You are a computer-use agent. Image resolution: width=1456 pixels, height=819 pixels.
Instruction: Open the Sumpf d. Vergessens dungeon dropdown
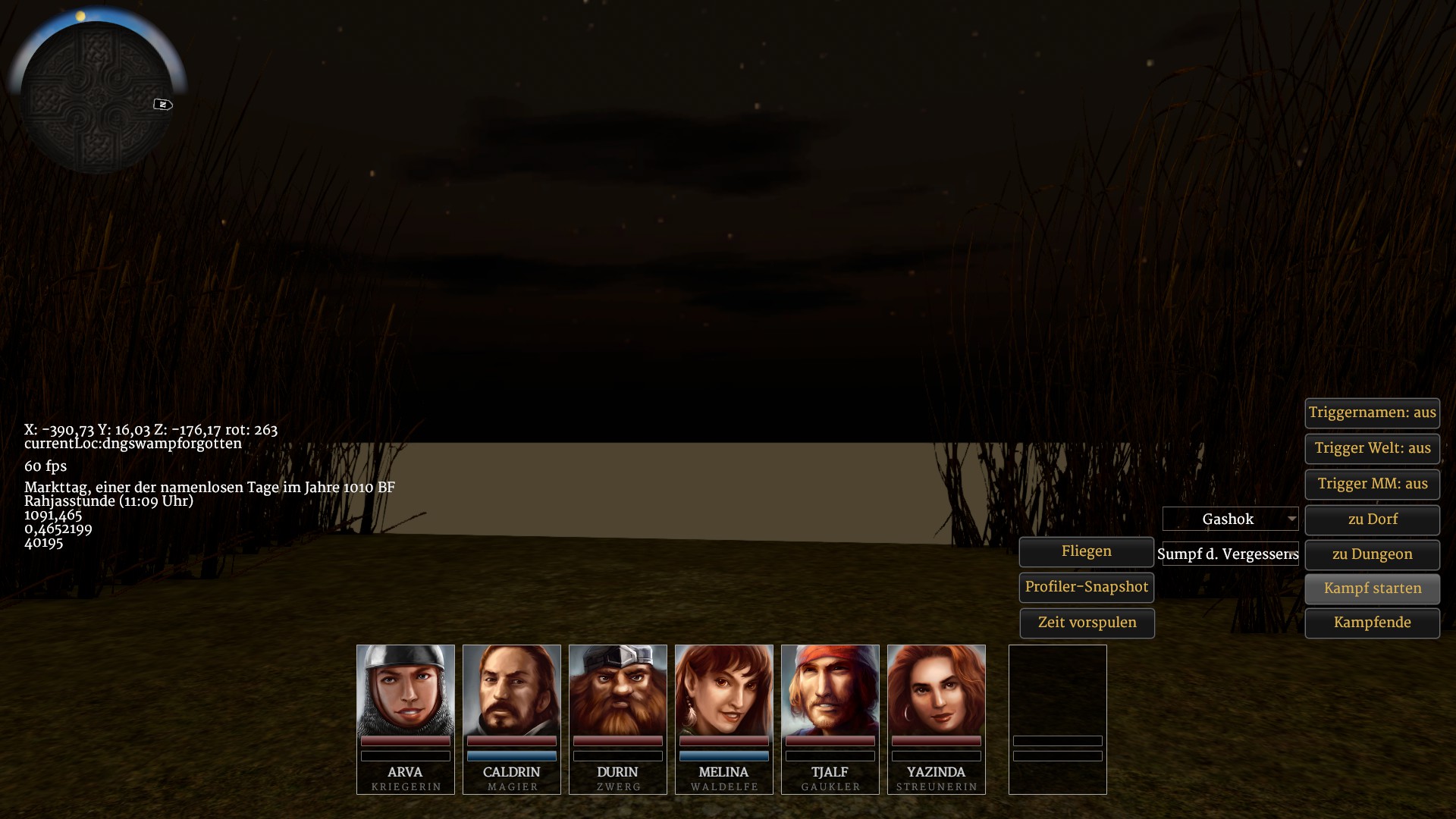1230,554
